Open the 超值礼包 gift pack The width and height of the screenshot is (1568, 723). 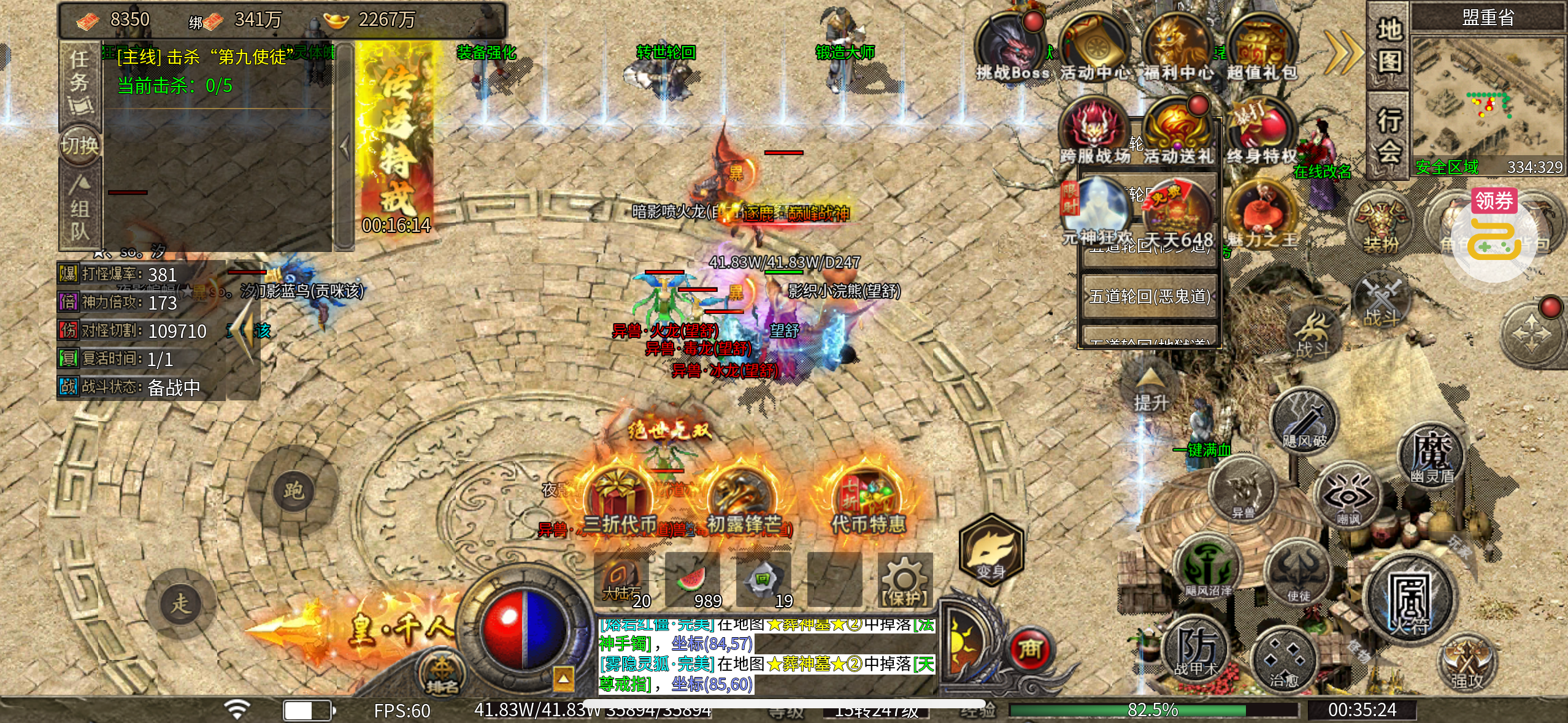click(x=1261, y=48)
